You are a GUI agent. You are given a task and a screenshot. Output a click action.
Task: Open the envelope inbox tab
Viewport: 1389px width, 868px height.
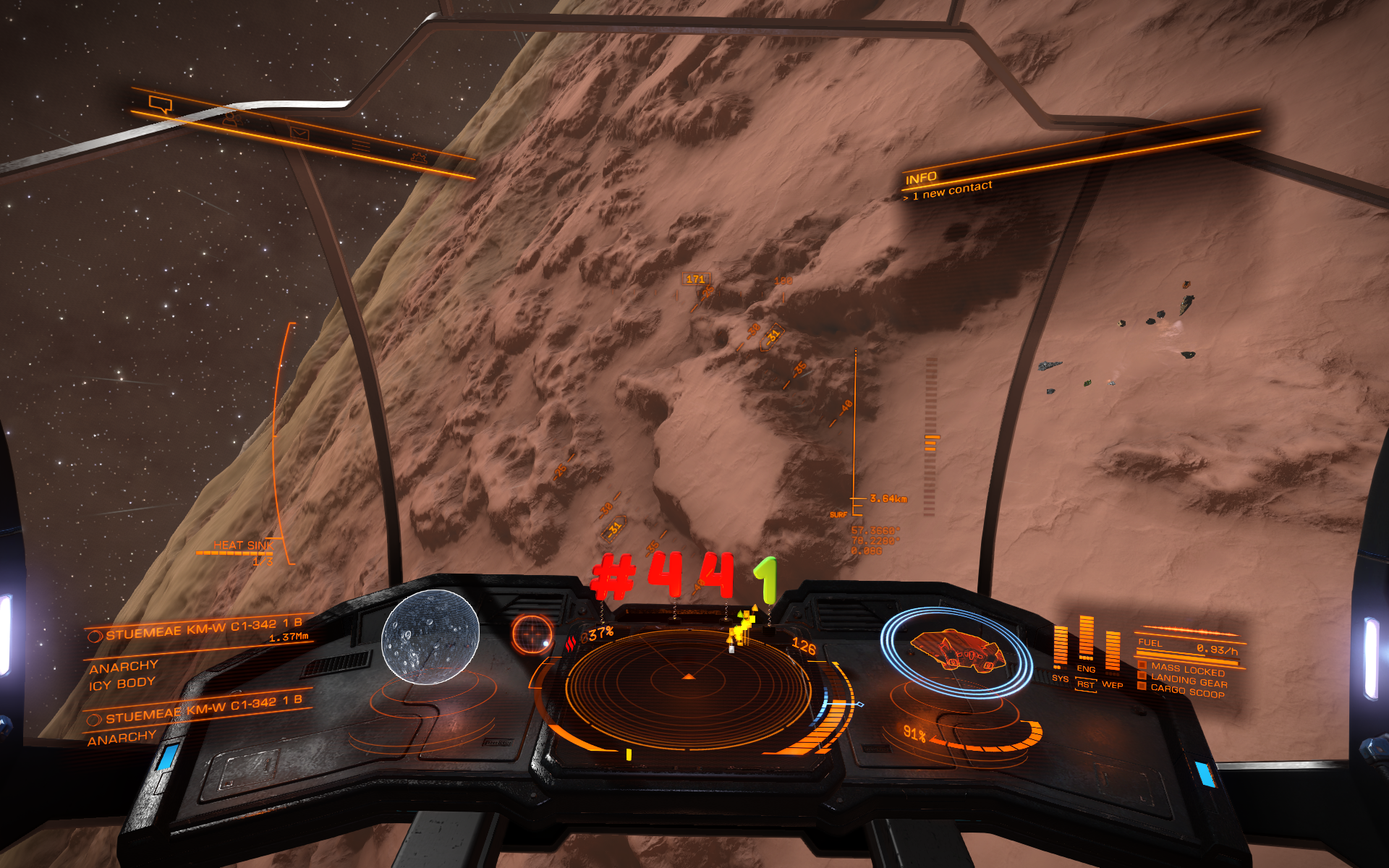point(300,133)
